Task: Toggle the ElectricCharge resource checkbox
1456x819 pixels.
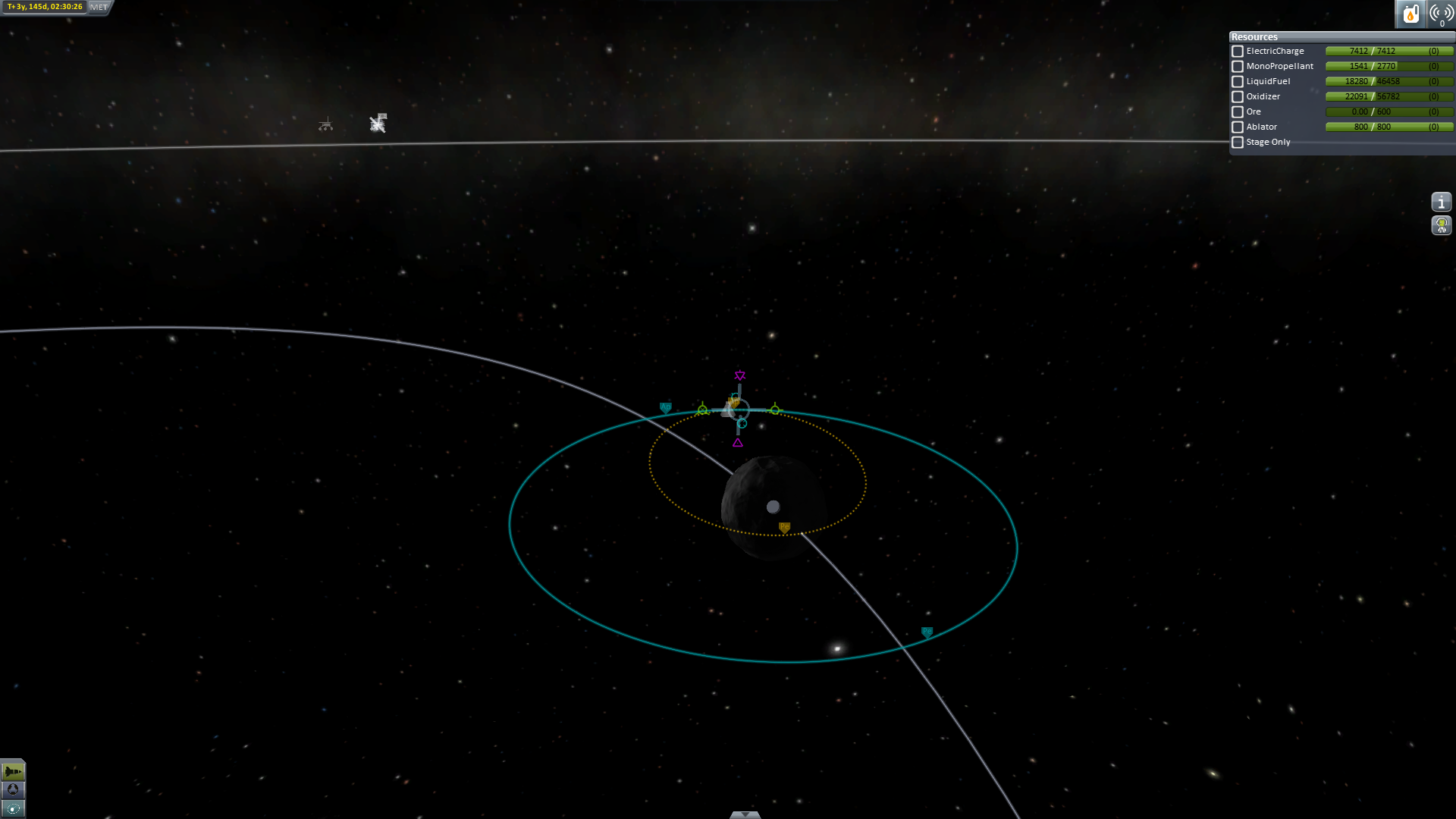Action: 1238,52
